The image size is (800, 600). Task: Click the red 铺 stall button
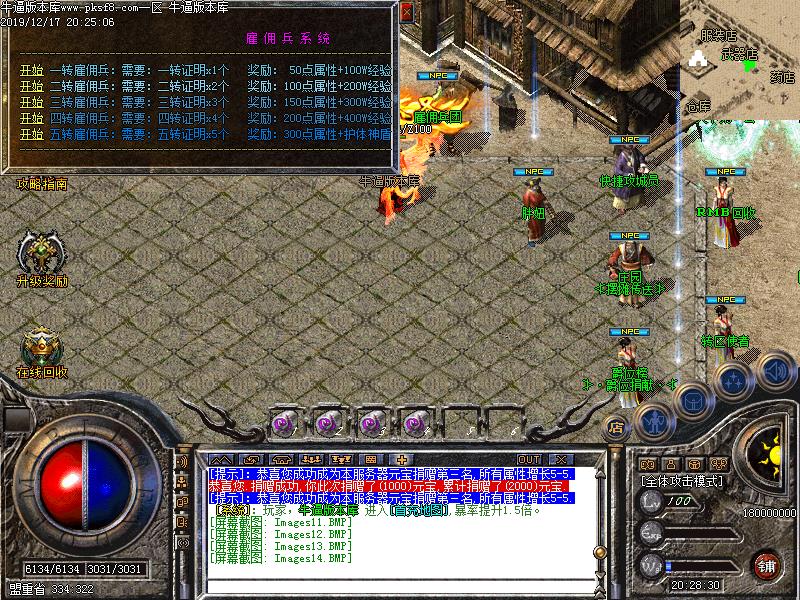pos(766,565)
